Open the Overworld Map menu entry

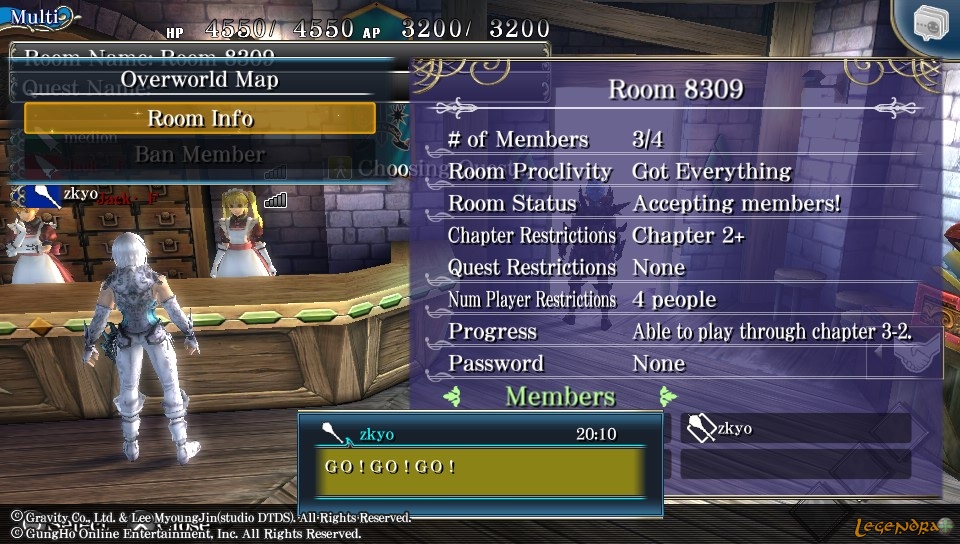[x=200, y=80]
